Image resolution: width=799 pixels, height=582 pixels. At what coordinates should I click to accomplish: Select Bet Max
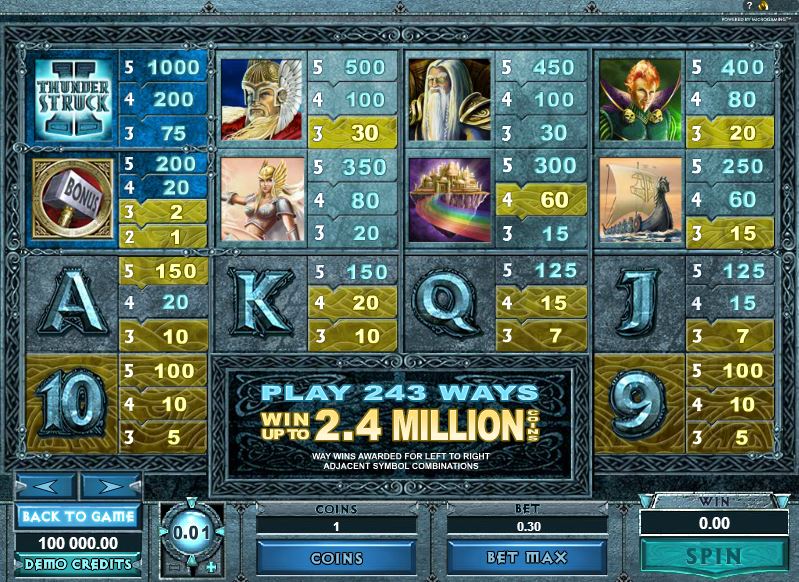point(527,557)
